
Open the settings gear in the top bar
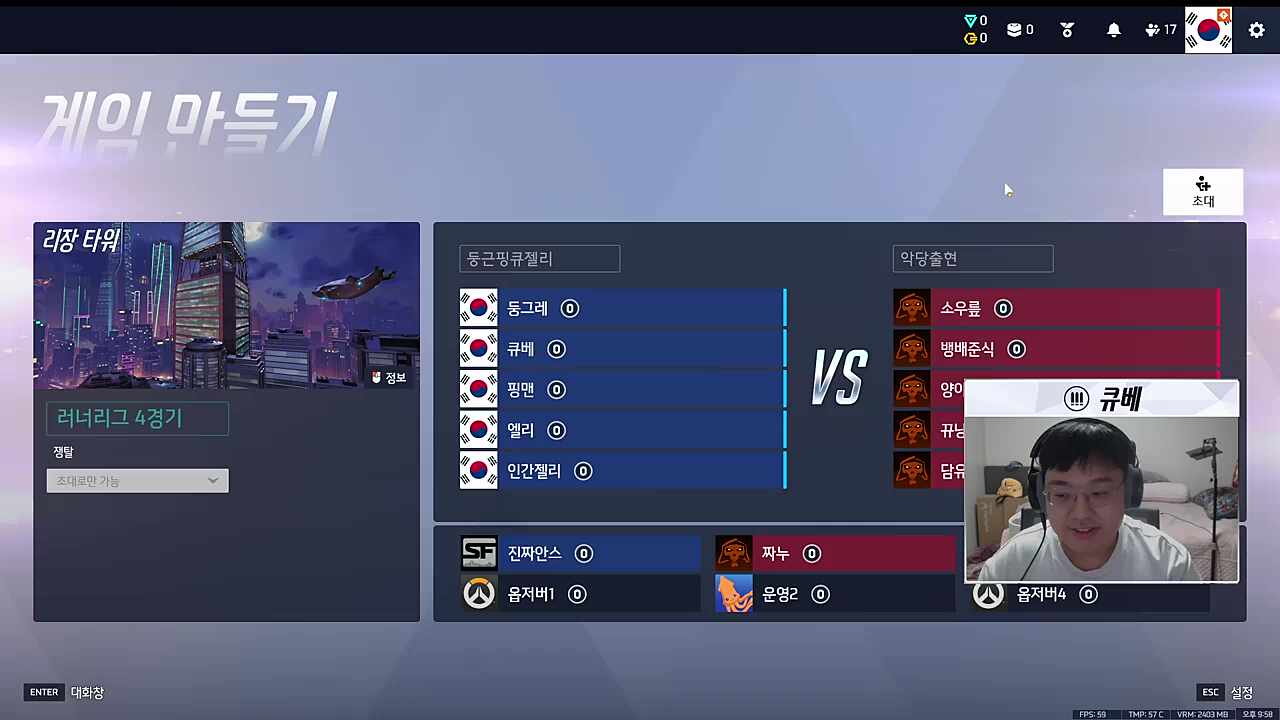click(1256, 31)
